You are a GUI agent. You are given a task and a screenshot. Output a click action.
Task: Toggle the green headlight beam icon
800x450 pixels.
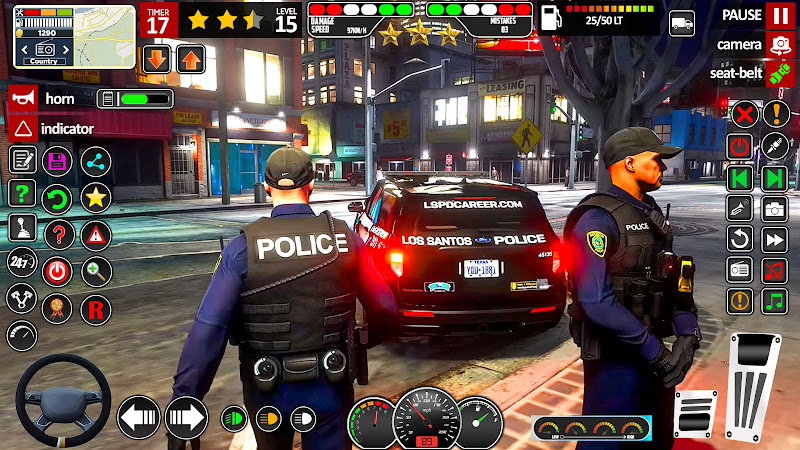tap(234, 416)
